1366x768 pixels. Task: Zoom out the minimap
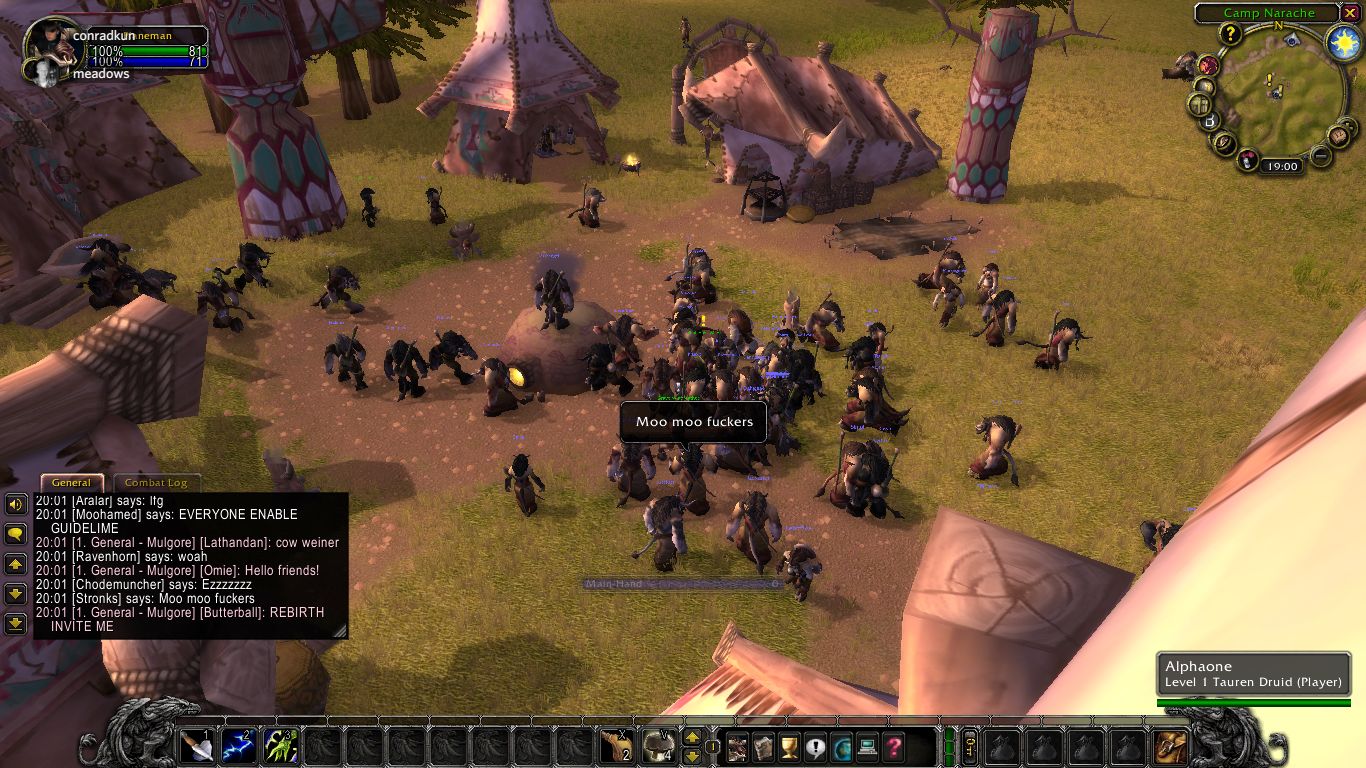point(1321,155)
